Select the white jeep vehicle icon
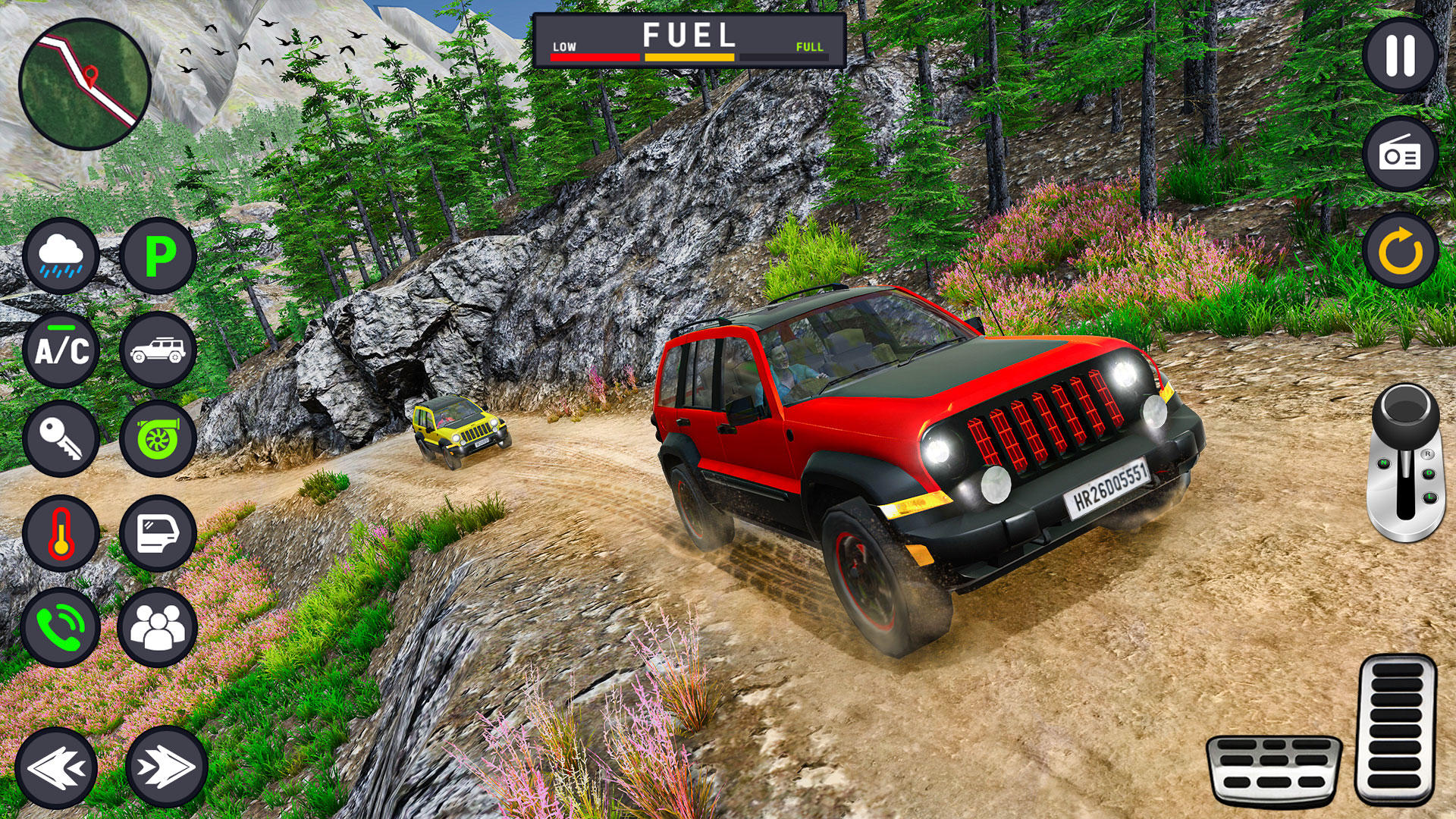1456x819 pixels. pos(158,350)
